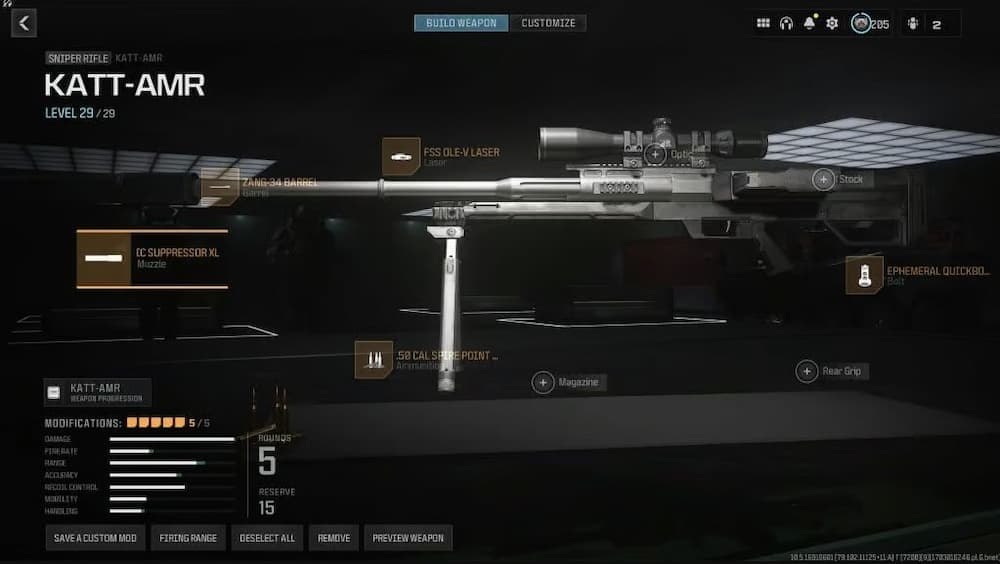
Task: Add an attachment to the Magazine slot
Action: pos(543,382)
